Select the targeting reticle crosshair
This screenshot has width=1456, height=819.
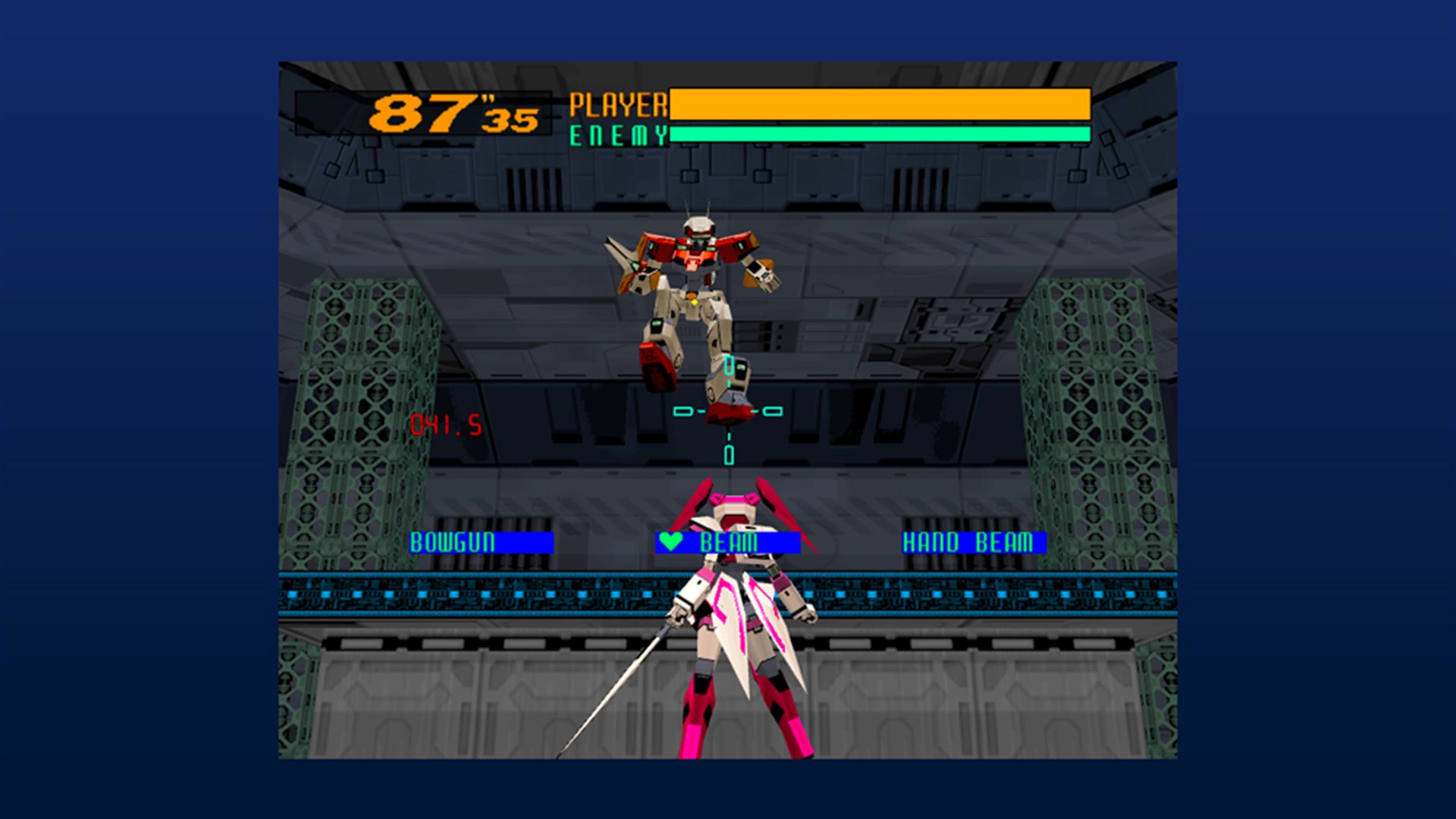pyautogui.click(x=729, y=410)
